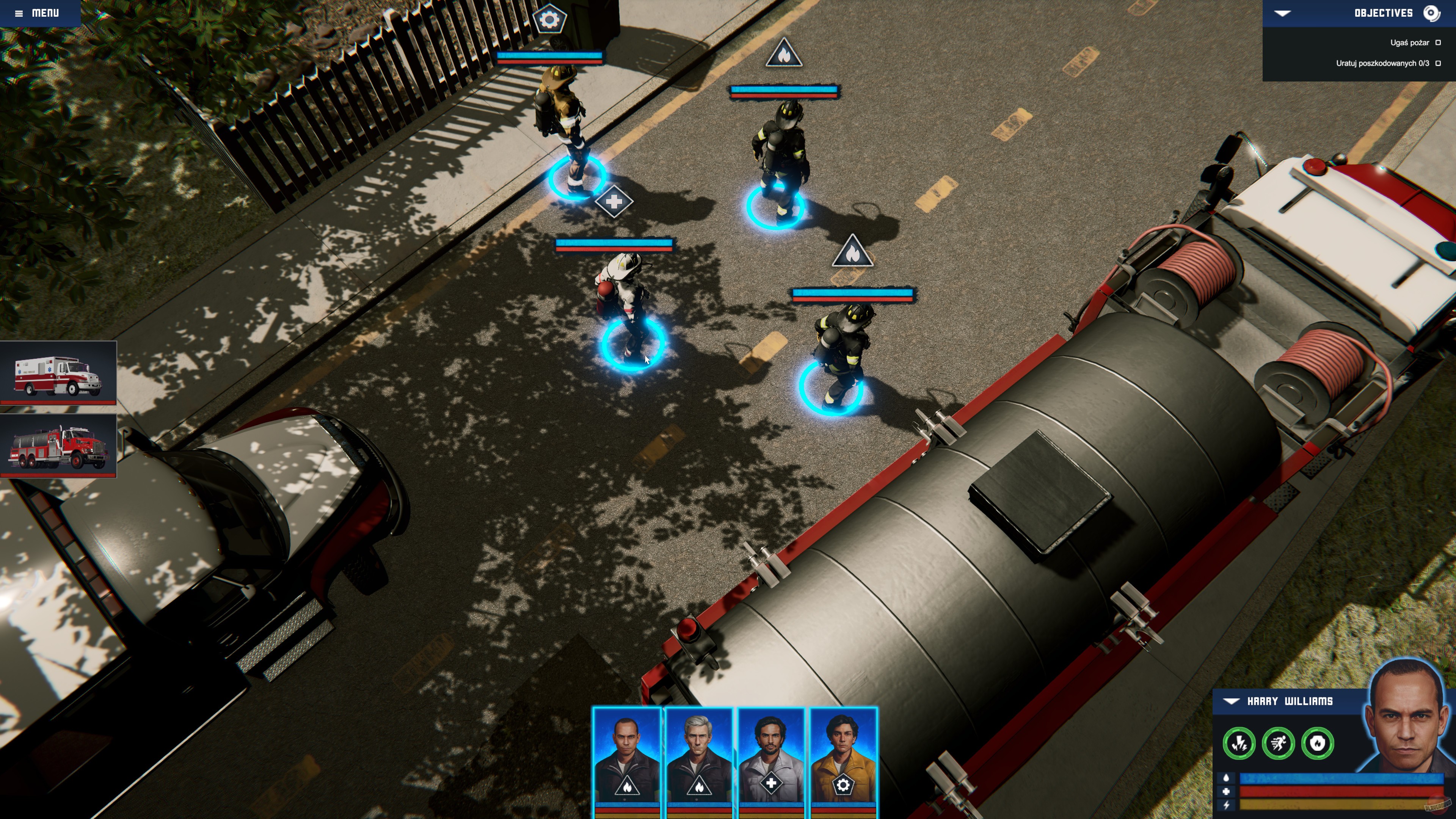Click the gear marker above the yellow firefighter
The height and width of the screenshot is (819, 1456).
(x=549, y=19)
